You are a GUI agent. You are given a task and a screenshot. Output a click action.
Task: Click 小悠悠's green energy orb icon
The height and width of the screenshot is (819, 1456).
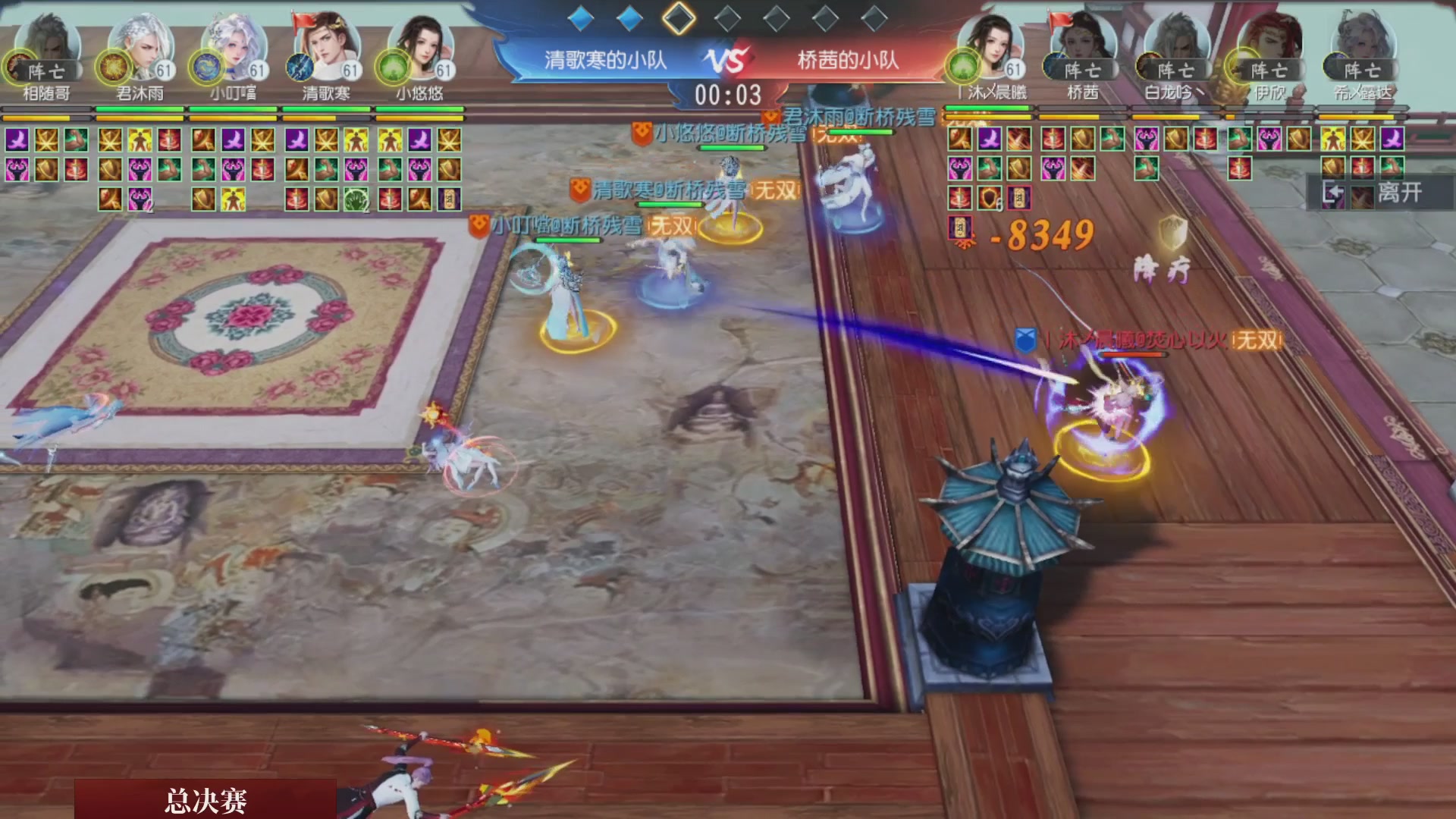[x=393, y=67]
